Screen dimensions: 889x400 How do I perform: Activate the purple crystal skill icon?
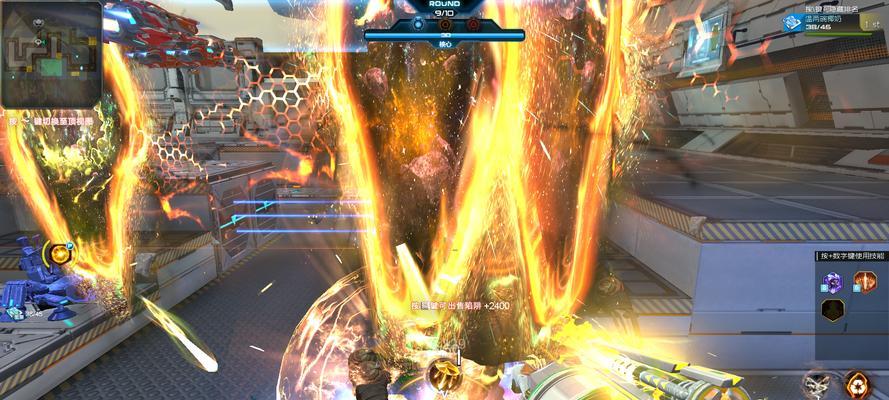point(832,283)
